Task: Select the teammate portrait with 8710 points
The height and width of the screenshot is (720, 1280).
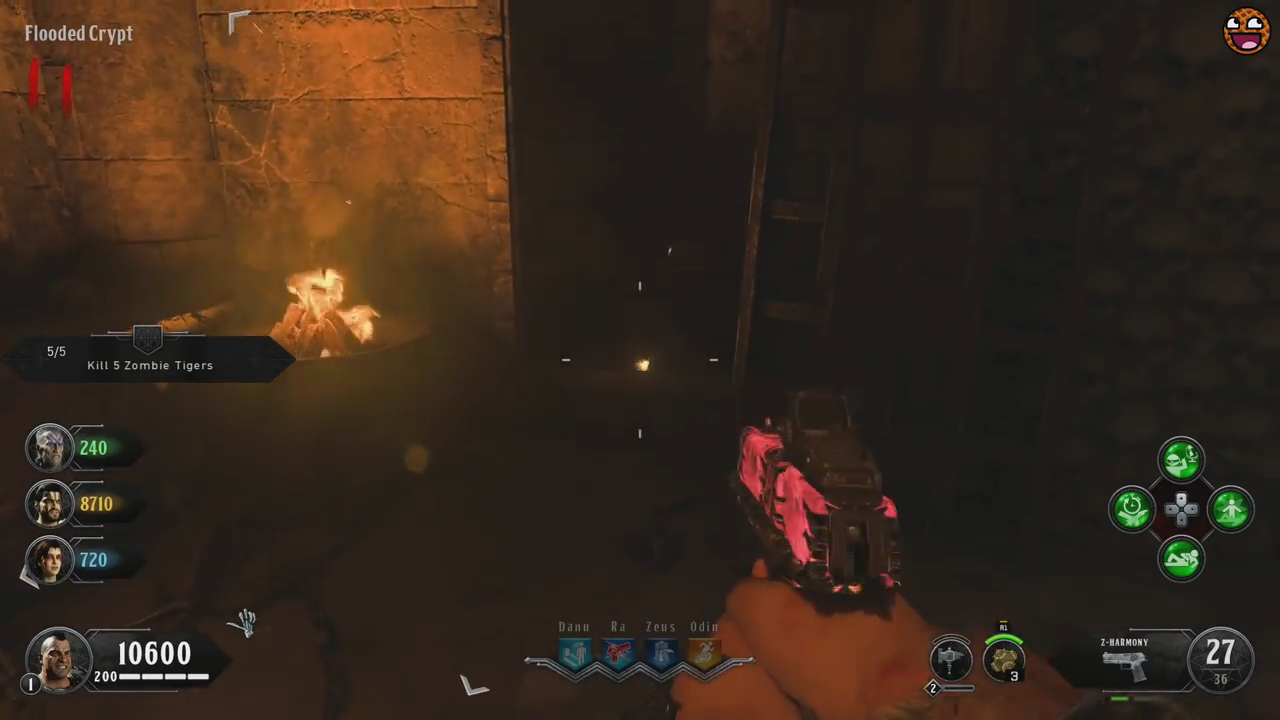Action: (49, 504)
